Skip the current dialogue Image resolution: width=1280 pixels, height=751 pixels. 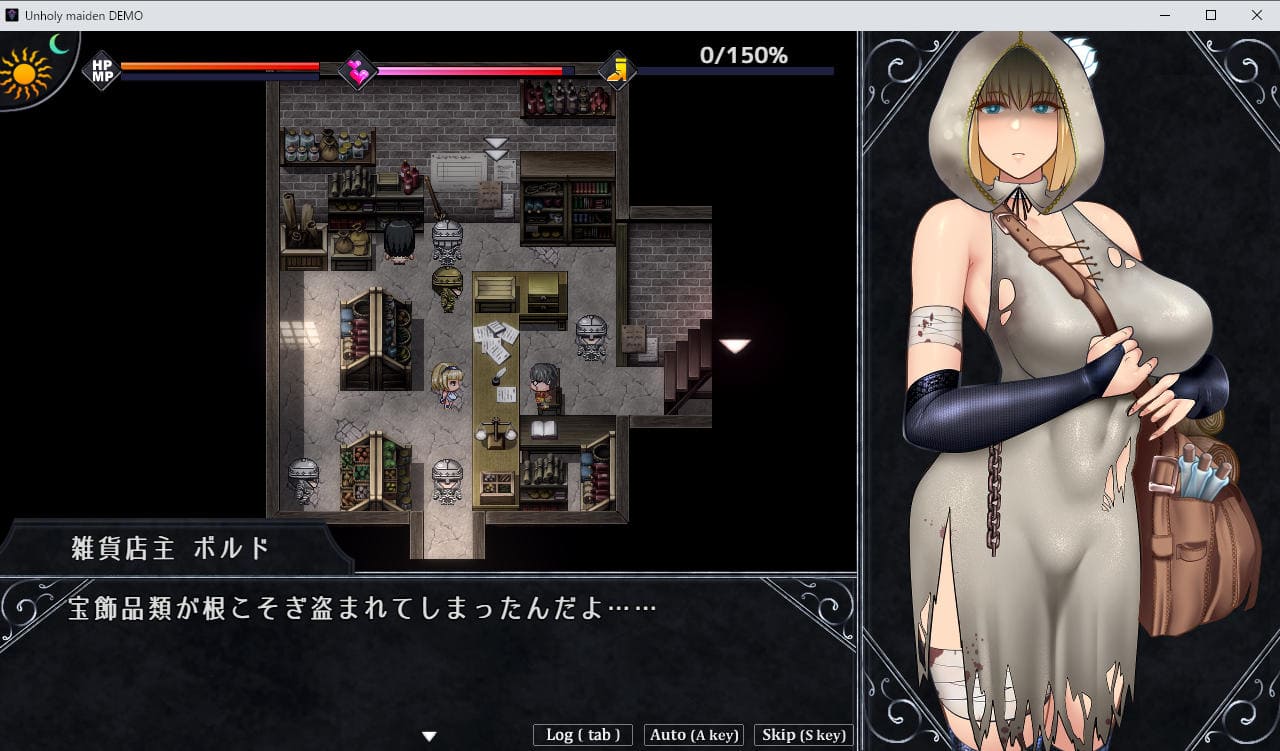pos(803,735)
